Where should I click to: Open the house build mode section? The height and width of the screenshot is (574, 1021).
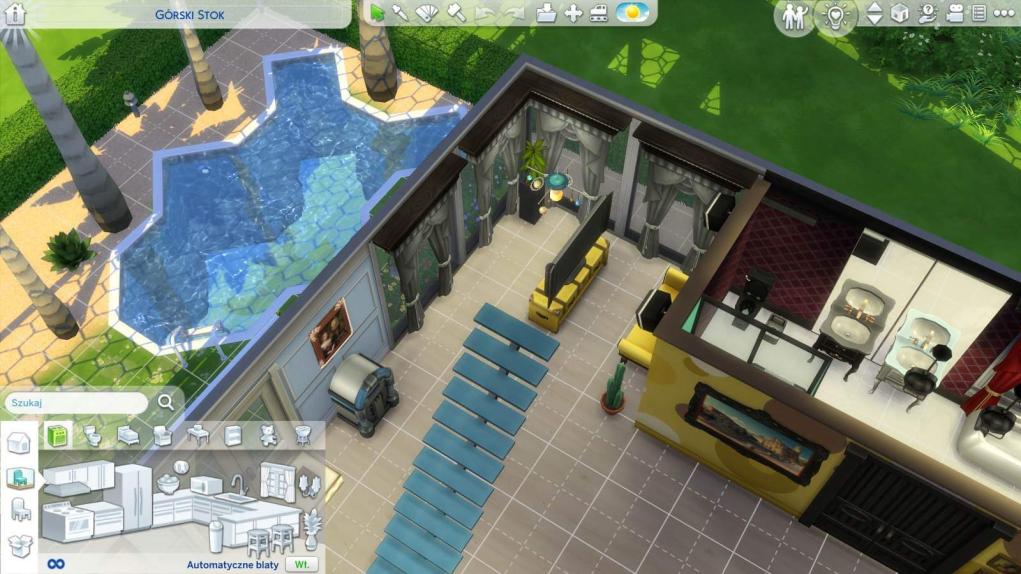[18, 443]
